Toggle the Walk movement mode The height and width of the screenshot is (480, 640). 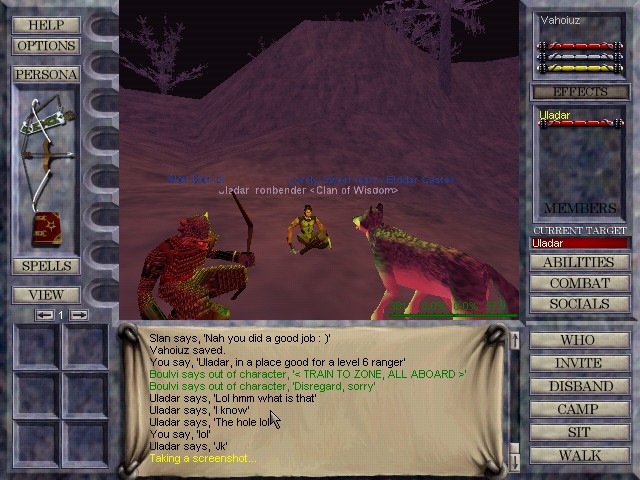tap(579, 455)
